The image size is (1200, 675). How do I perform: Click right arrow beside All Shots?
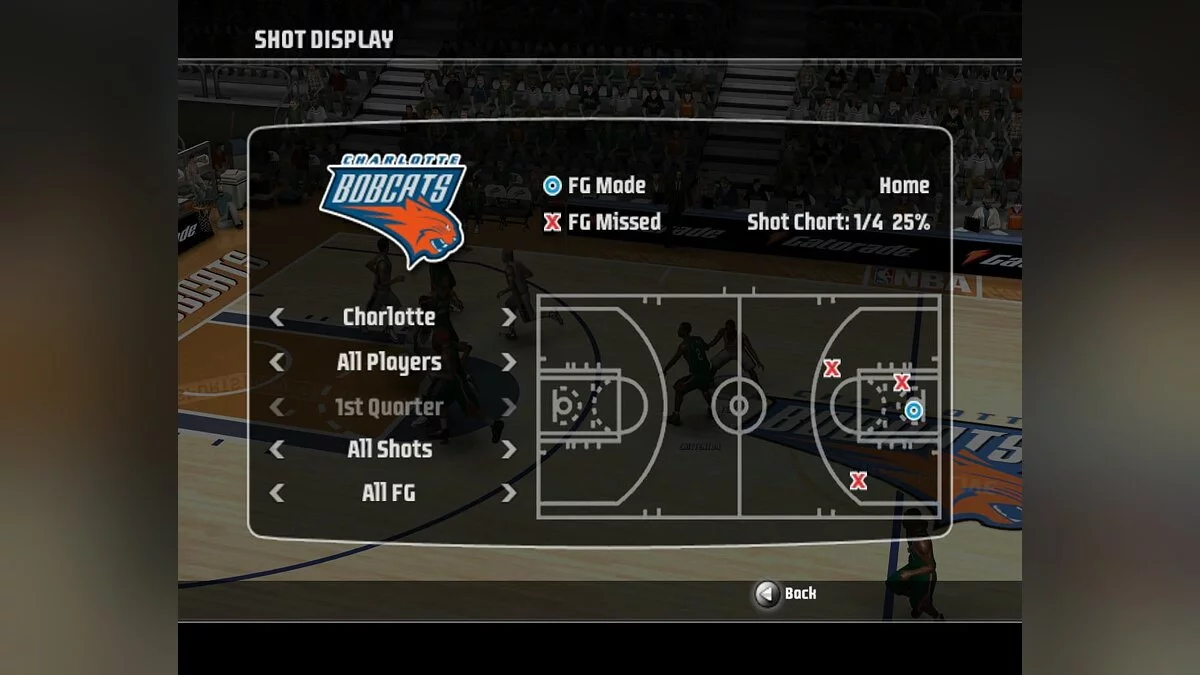pos(508,449)
